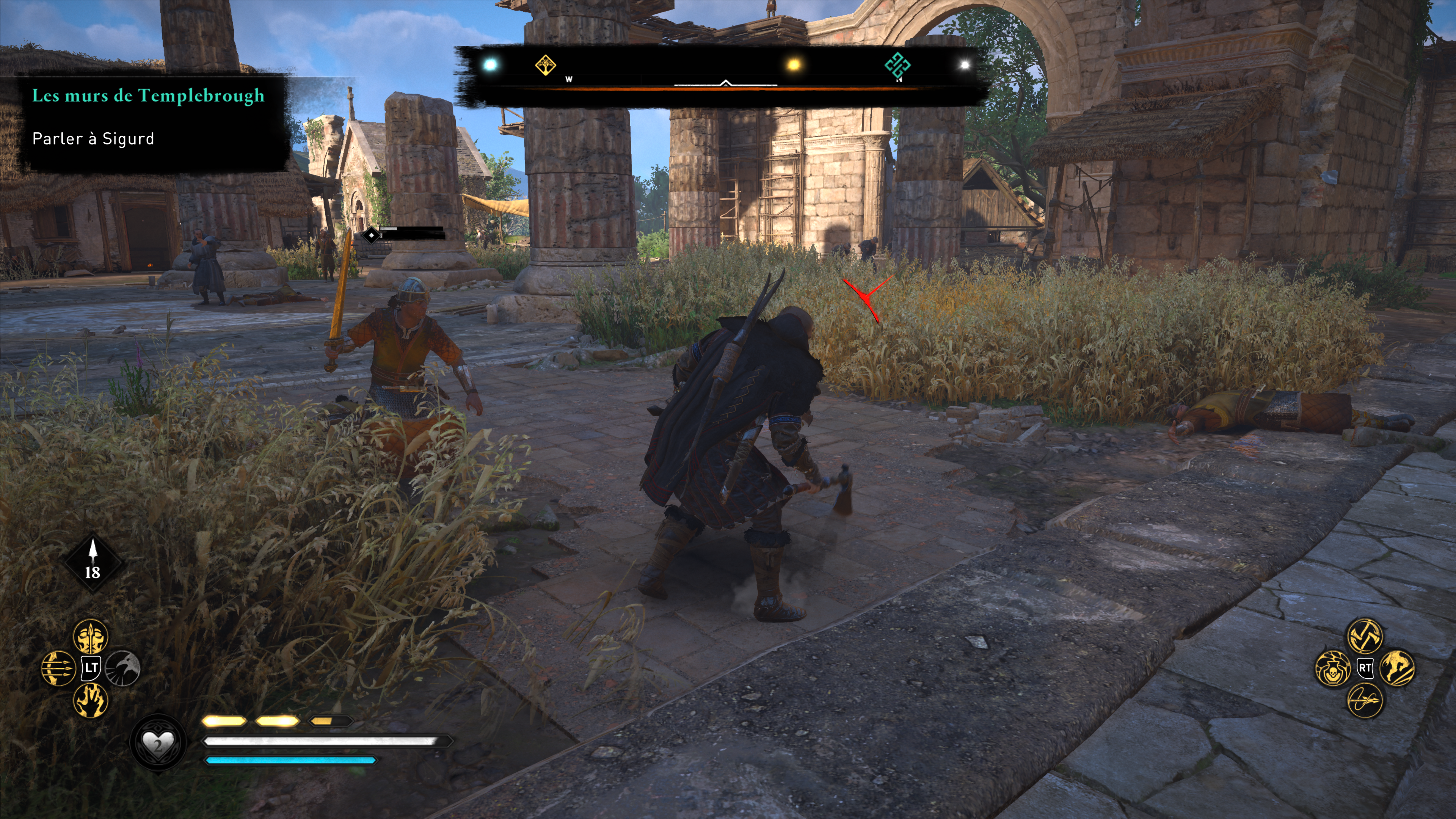Select the gold glowing orb on the compass

coord(794,64)
